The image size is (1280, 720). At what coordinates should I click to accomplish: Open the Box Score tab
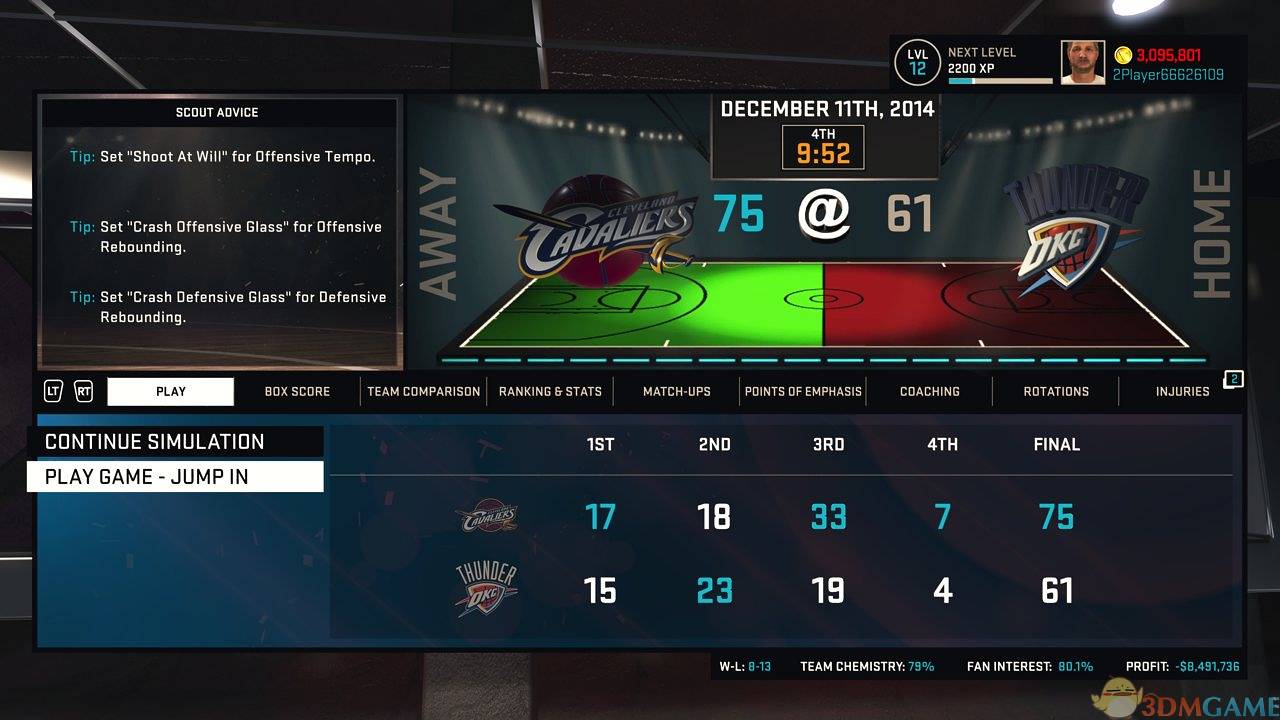point(297,391)
